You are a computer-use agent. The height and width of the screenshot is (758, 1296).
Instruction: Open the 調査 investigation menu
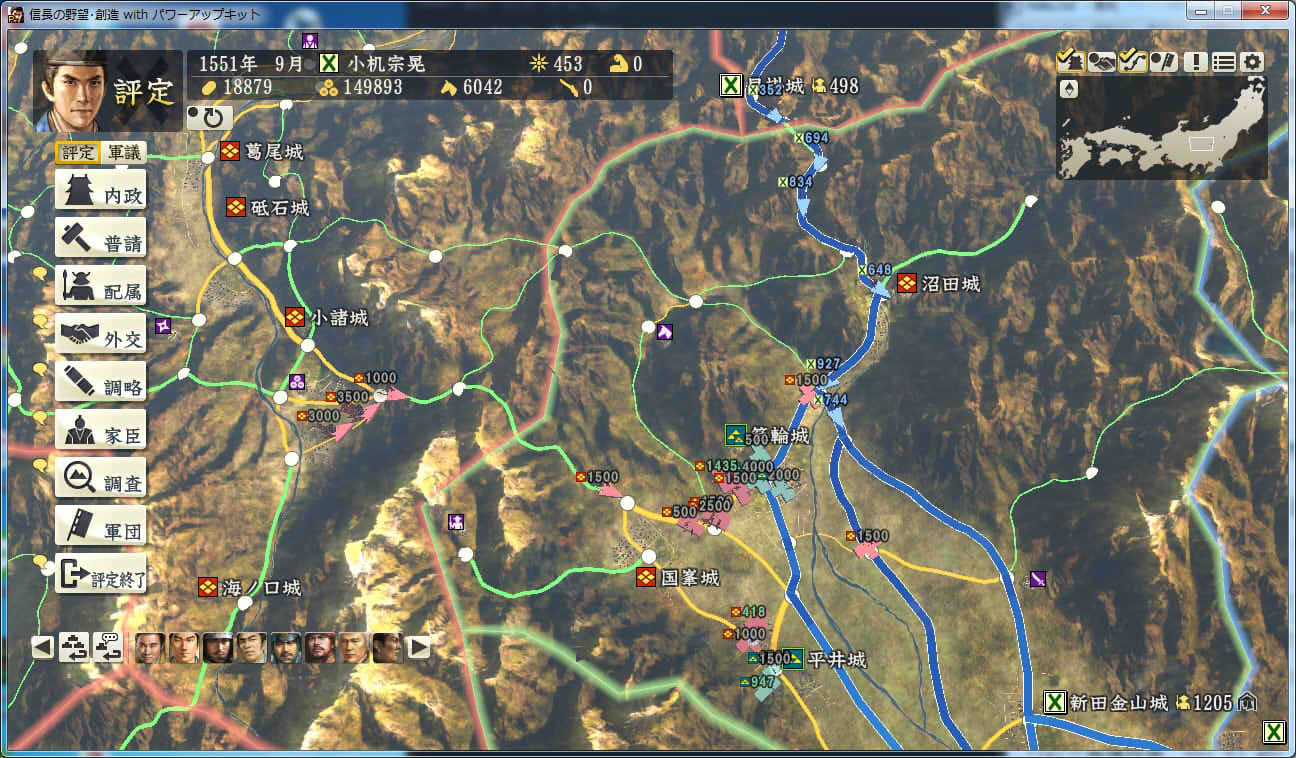[x=100, y=479]
